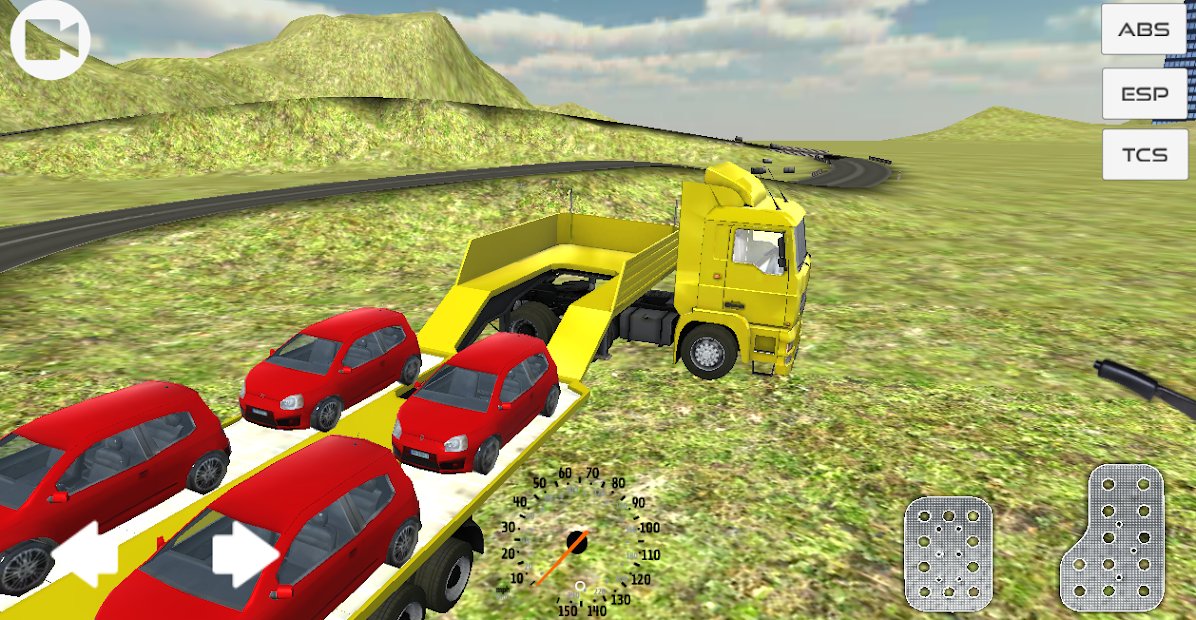Toggle the ABS button
1196x620 pixels.
coord(1143,30)
